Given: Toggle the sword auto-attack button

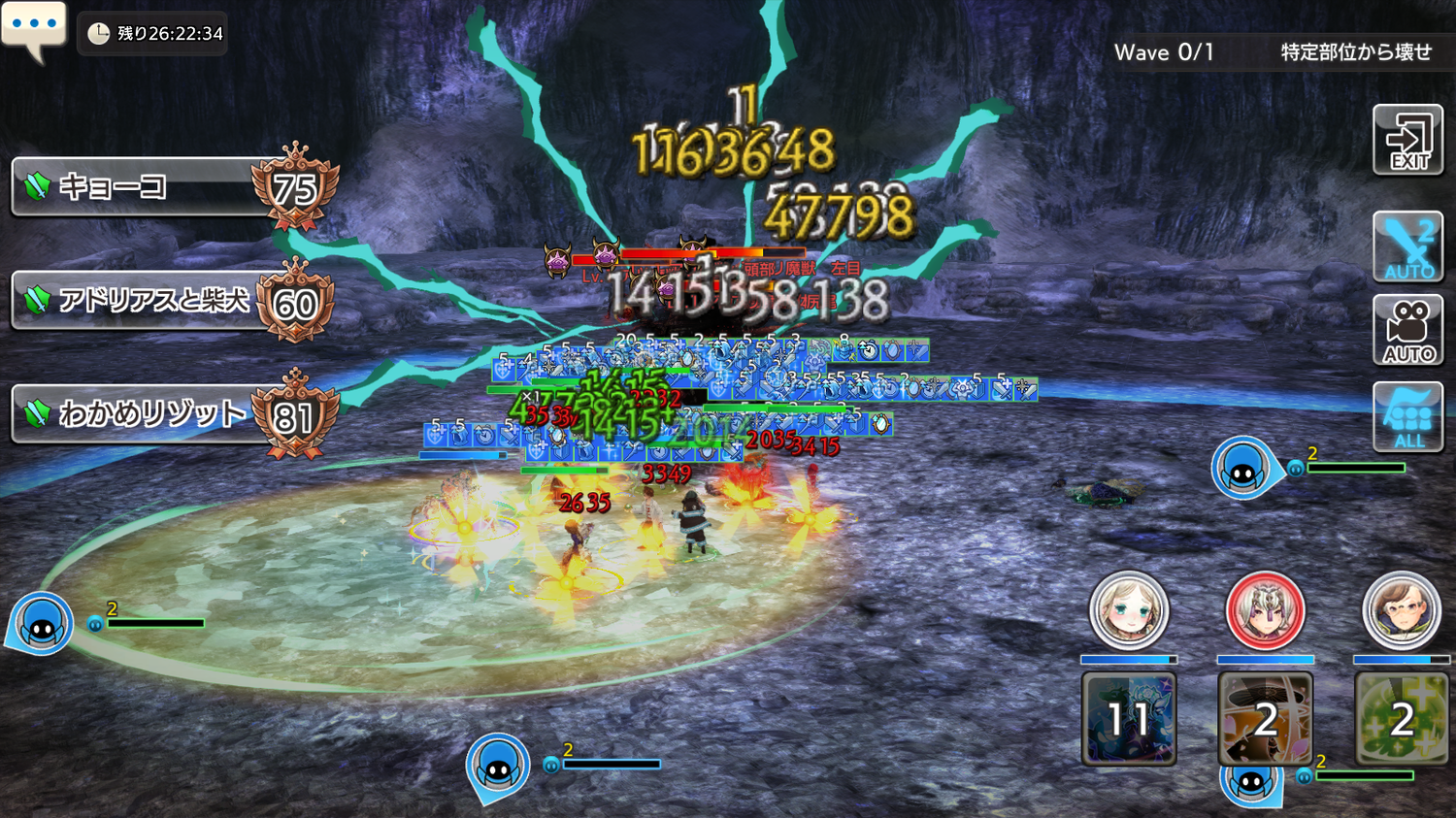Looking at the screenshot, I should [1407, 247].
